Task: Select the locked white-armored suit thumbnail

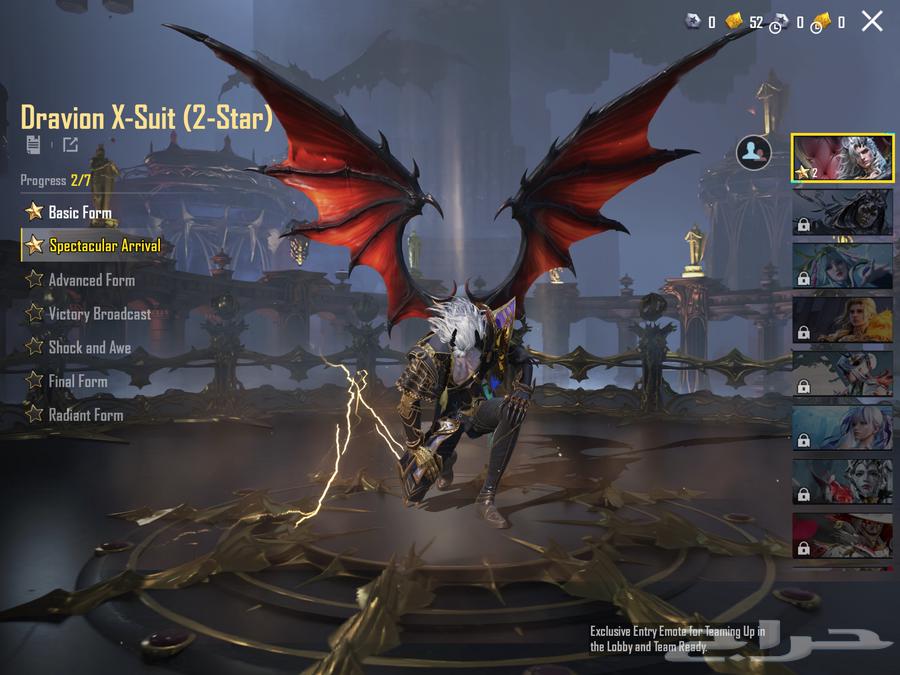Action: coord(842,373)
